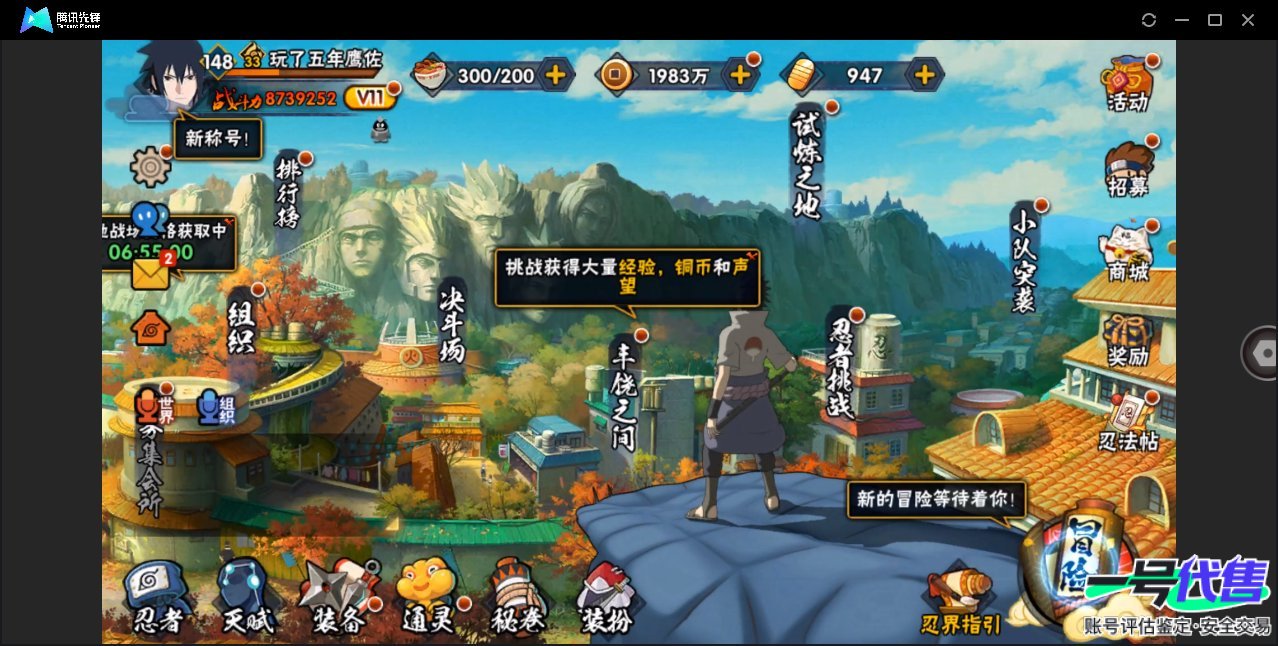Open the gear settings icon
This screenshot has width=1278, height=646.
151,166
